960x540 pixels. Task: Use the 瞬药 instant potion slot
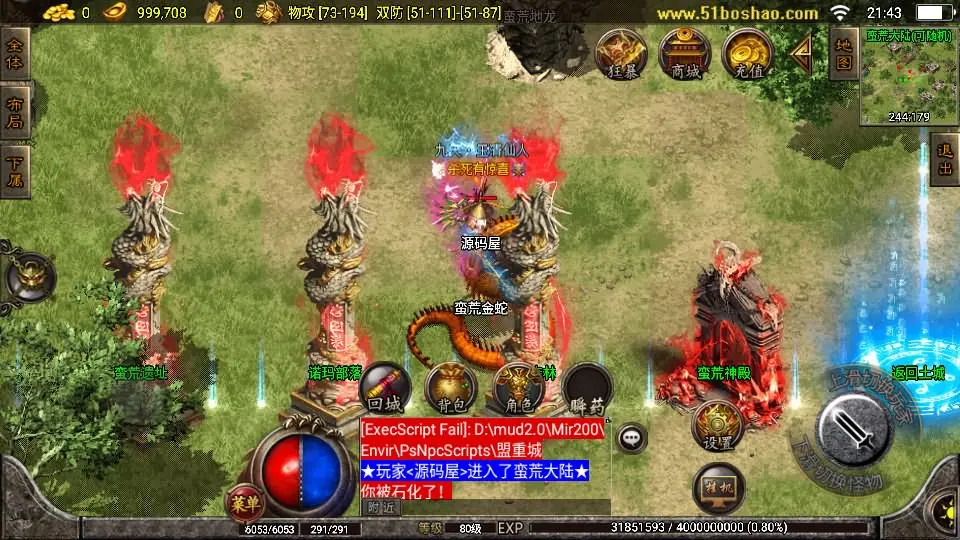coord(586,388)
